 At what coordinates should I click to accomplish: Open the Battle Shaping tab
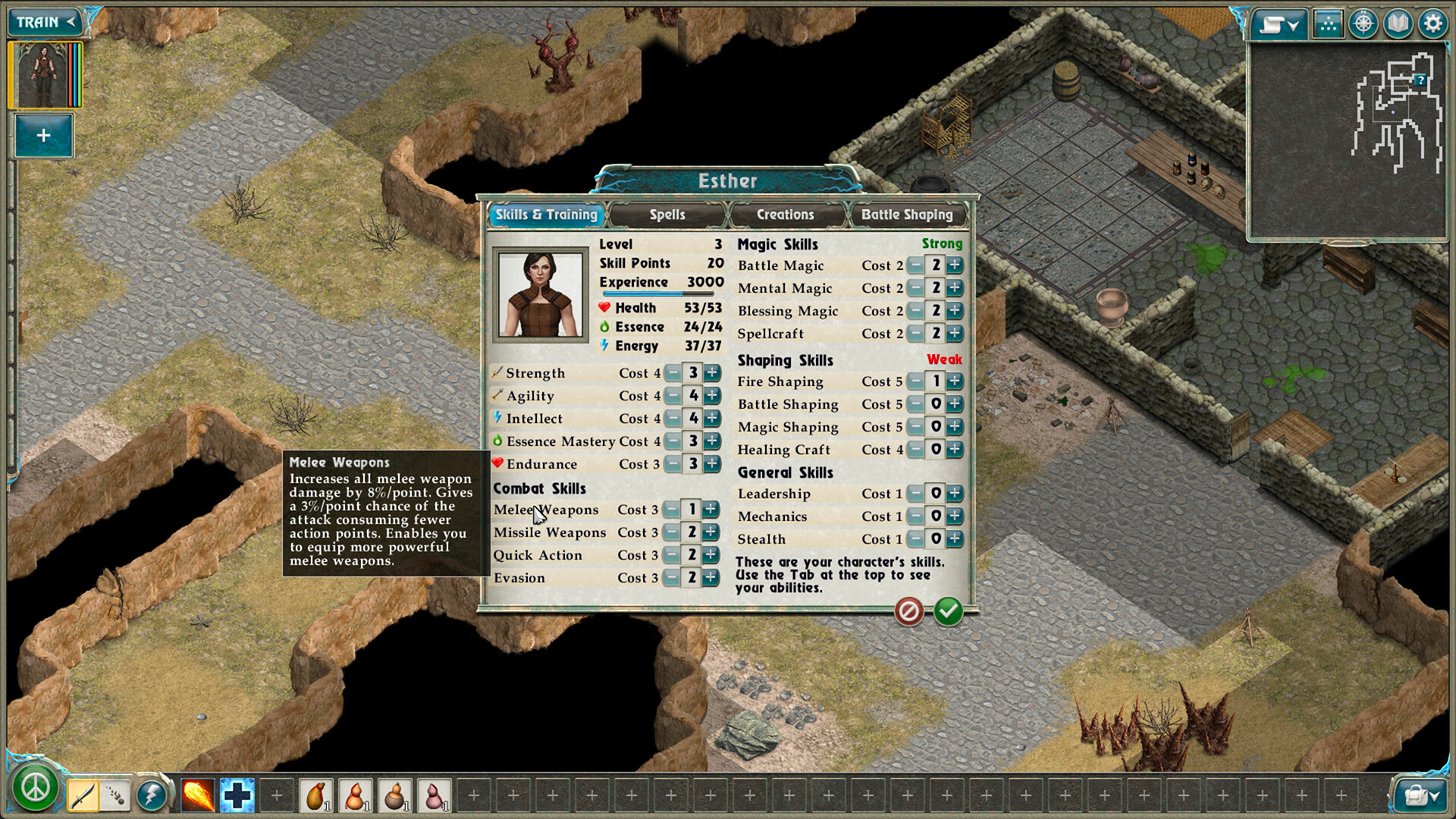pyautogui.click(x=908, y=215)
